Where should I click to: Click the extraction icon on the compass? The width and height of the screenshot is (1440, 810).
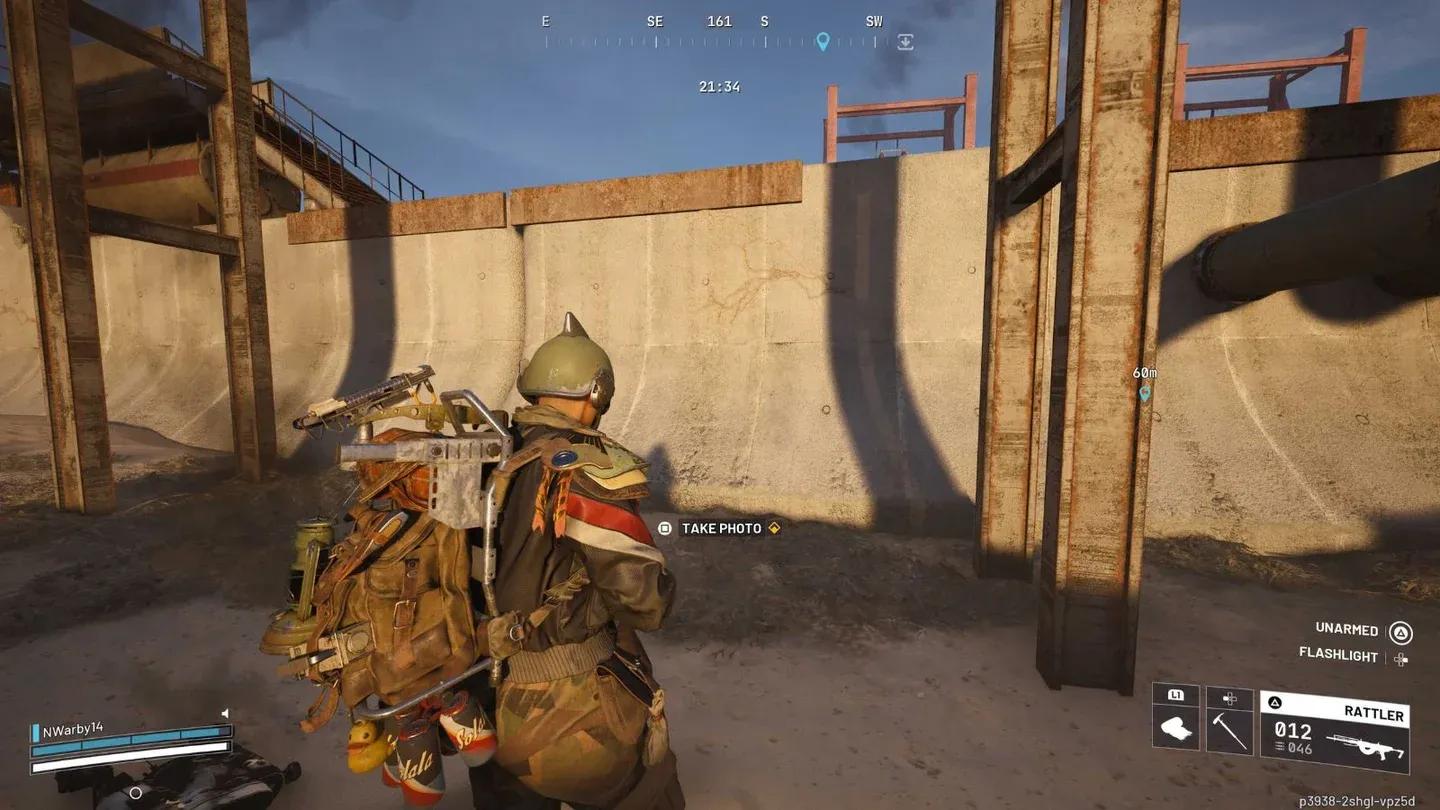point(905,41)
